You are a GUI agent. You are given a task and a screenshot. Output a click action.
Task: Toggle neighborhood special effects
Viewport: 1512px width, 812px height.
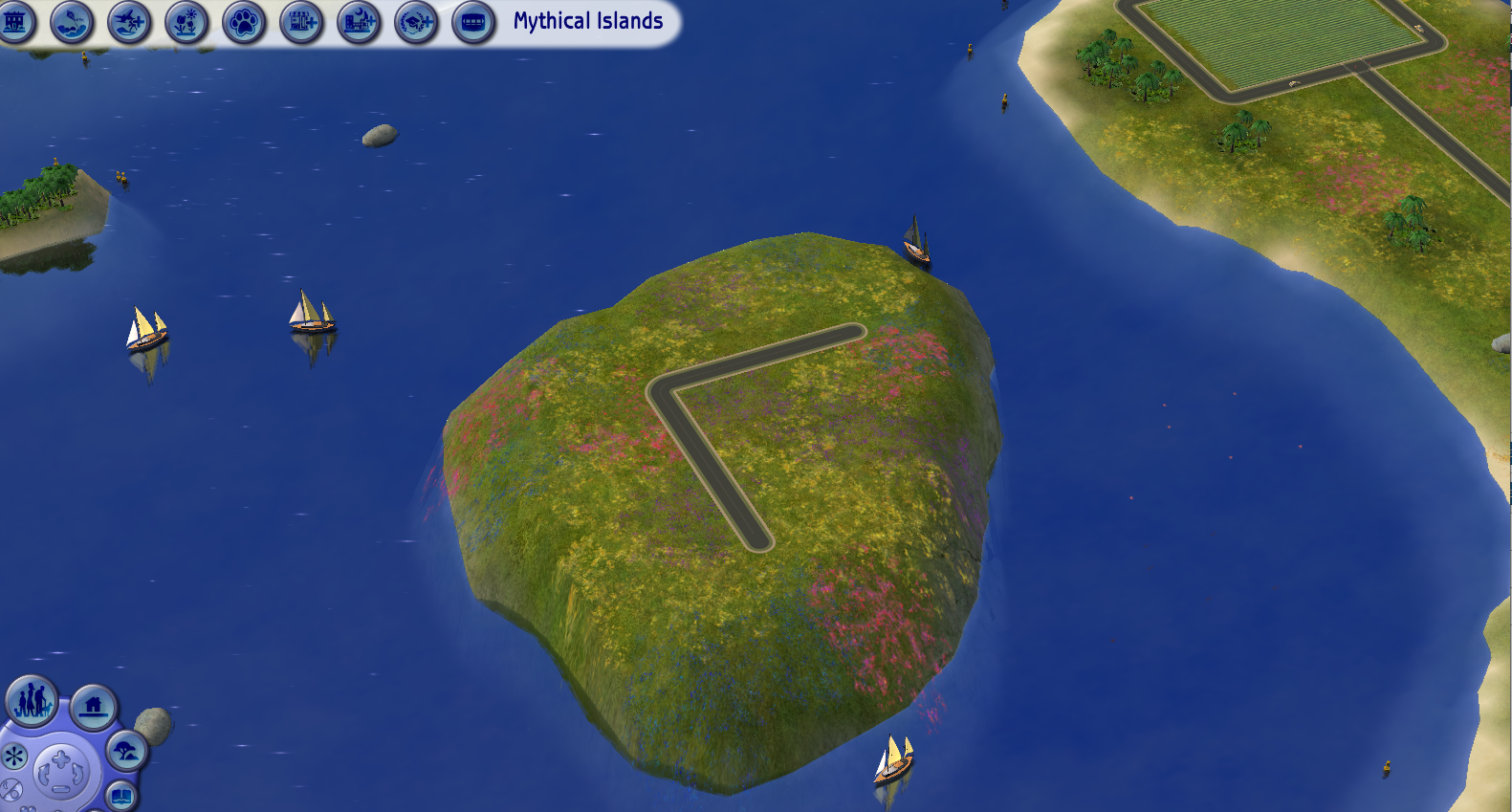pyautogui.click(x=14, y=756)
